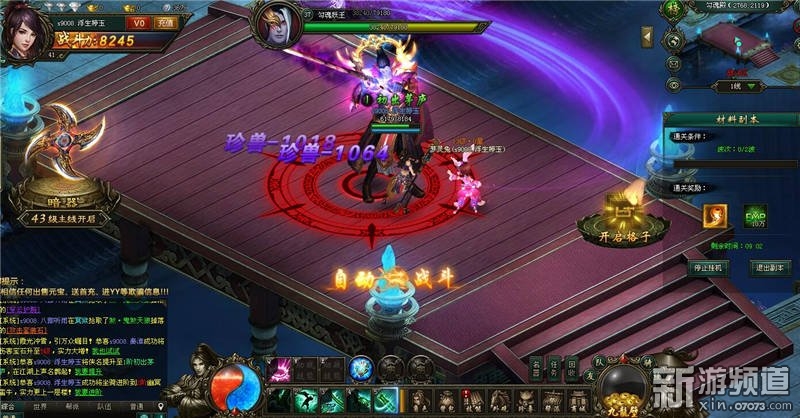Viewport: 800px width, 418px height.
Task: Click the EXP reward icon
Action: click(754, 214)
